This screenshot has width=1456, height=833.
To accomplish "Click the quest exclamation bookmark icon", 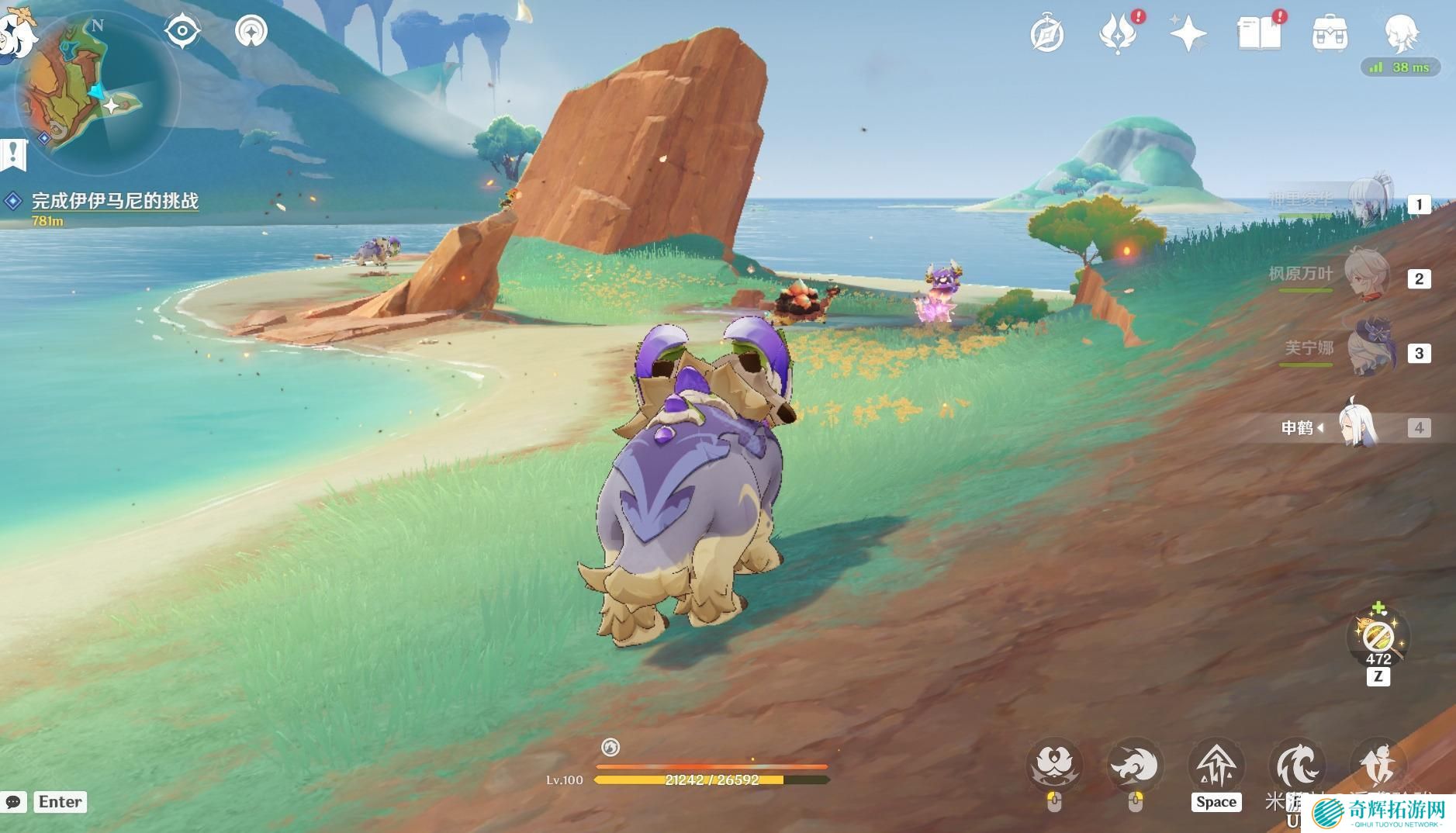I will click(x=13, y=154).
